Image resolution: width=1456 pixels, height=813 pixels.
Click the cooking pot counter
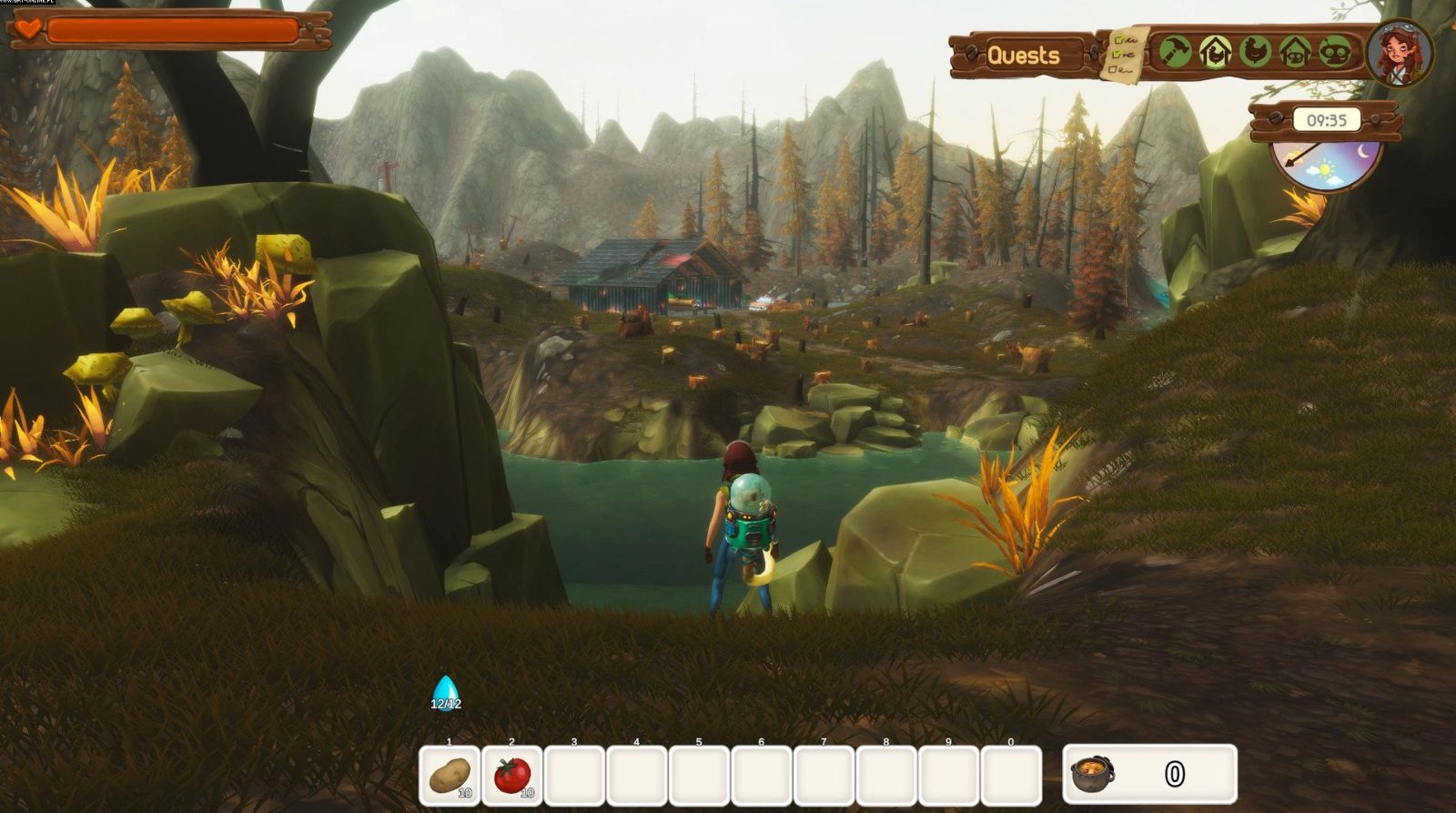[x=1149, y=774]
